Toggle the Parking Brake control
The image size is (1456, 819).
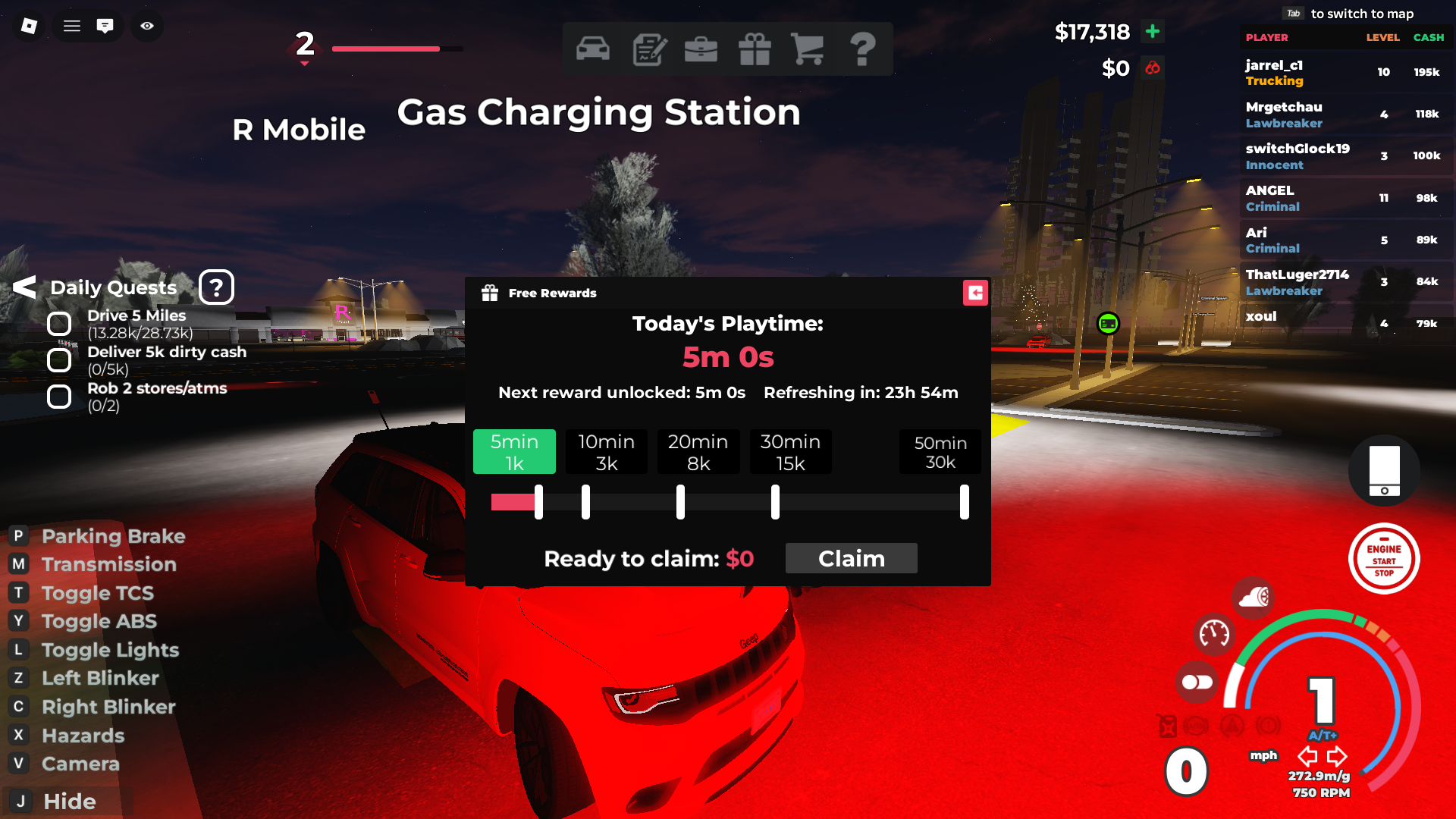point(113,536)
